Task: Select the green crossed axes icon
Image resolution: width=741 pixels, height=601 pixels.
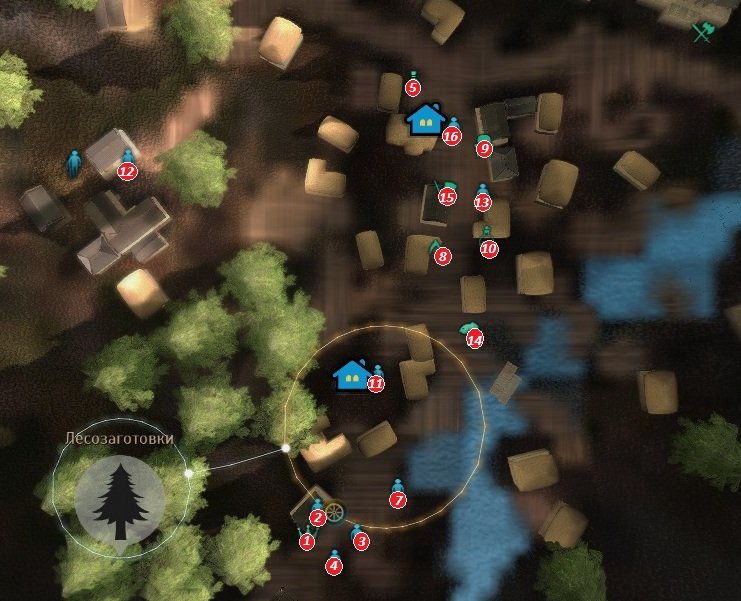Action: (x=702, y=32)
